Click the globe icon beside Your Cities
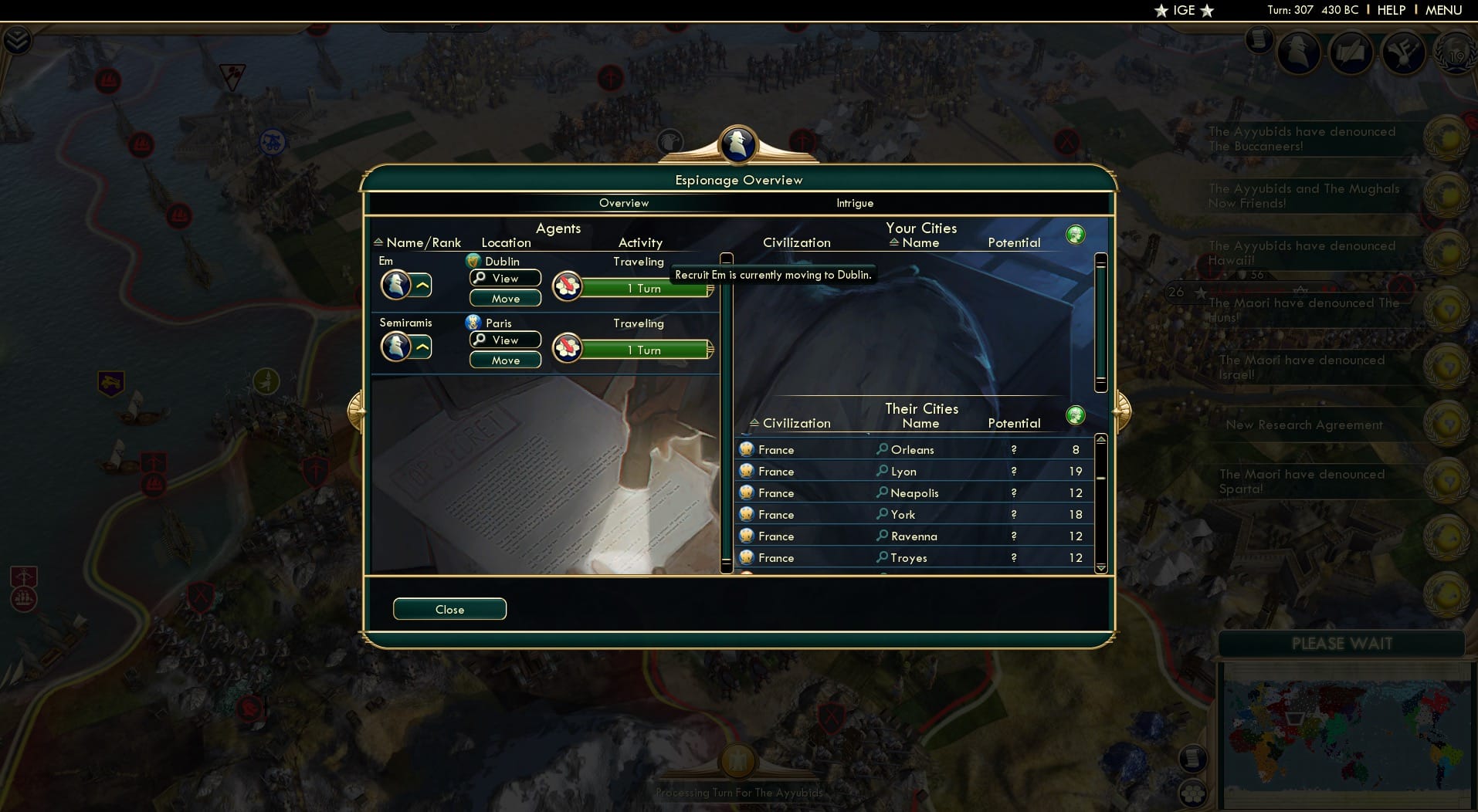 click(1076, 233)
